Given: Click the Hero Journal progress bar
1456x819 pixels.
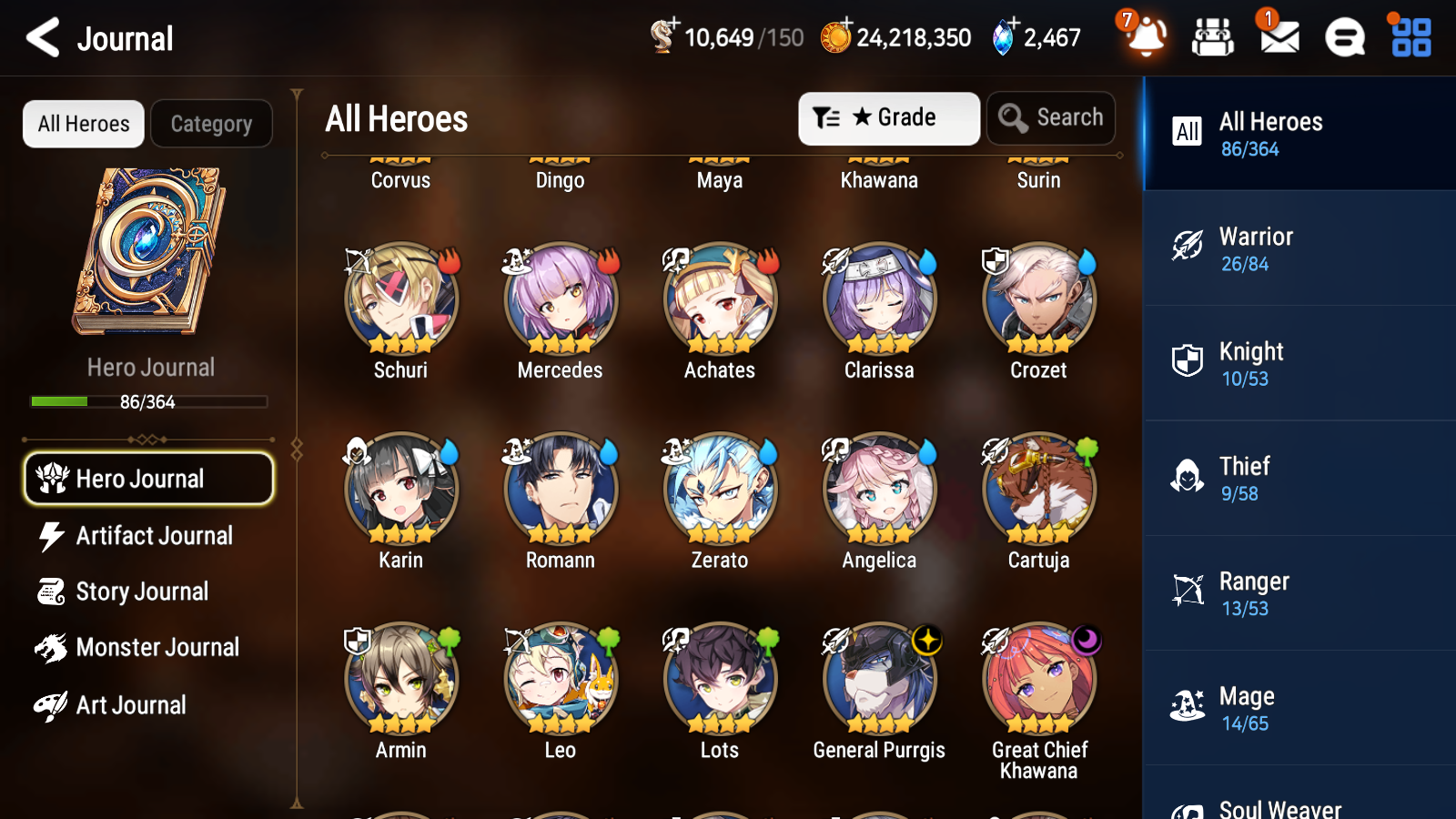Looking at the screenshot, I should [148, 401].
